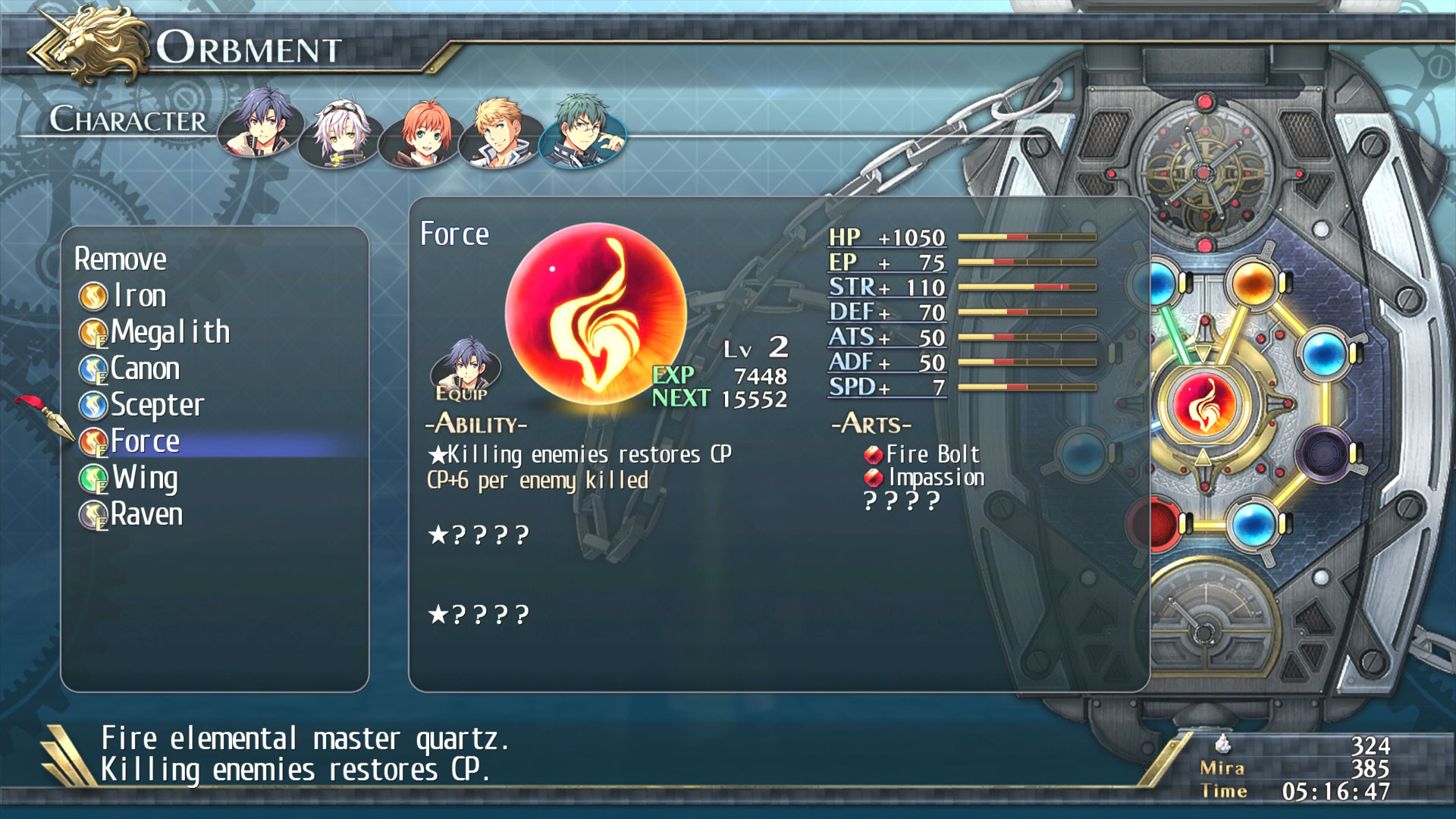Select the green-haired character with glasses
Screen dimensions: 1456x819
tap(582, 129)
